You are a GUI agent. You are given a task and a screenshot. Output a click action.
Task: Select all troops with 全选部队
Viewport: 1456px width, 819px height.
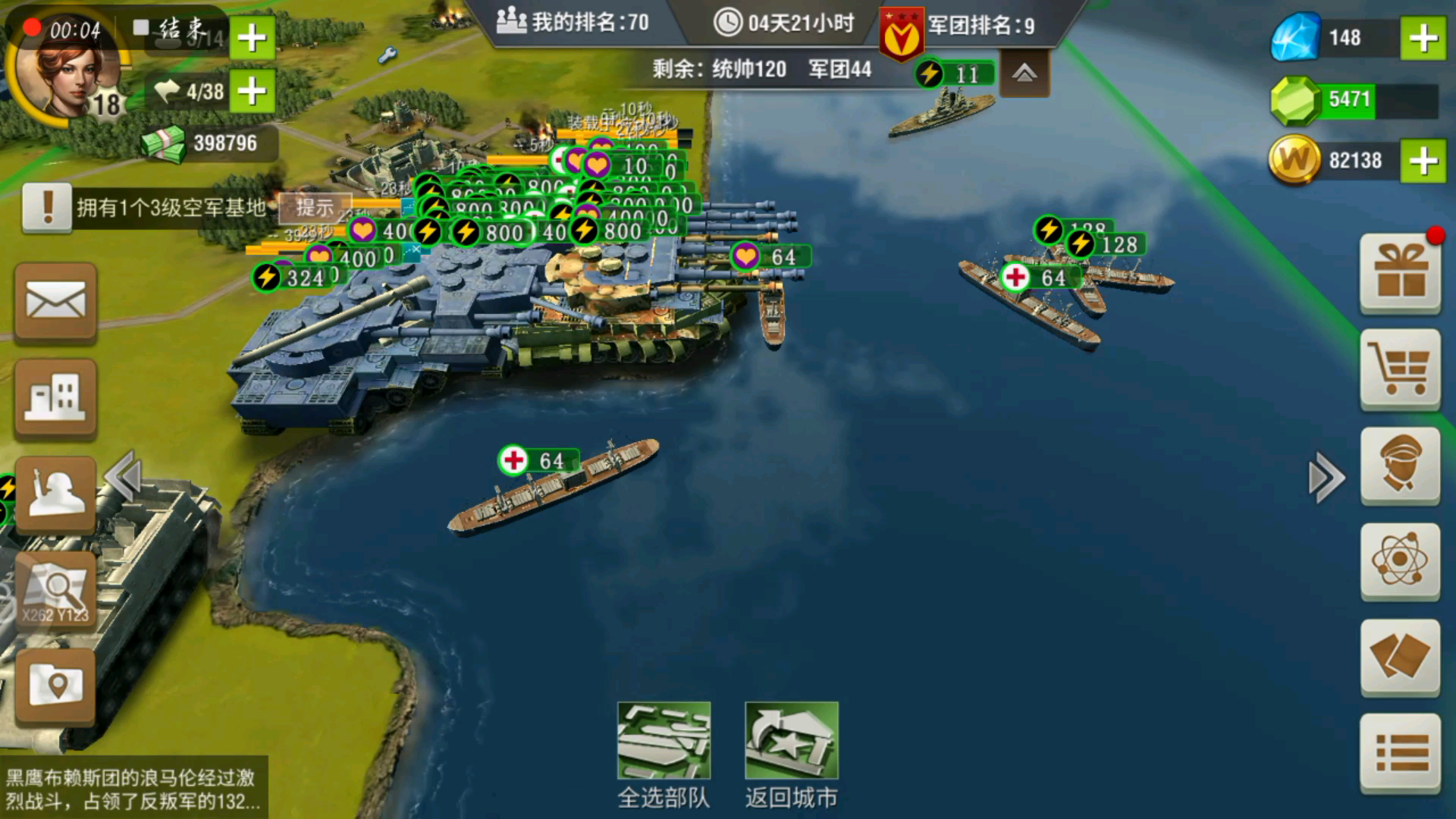click(664, 753)
